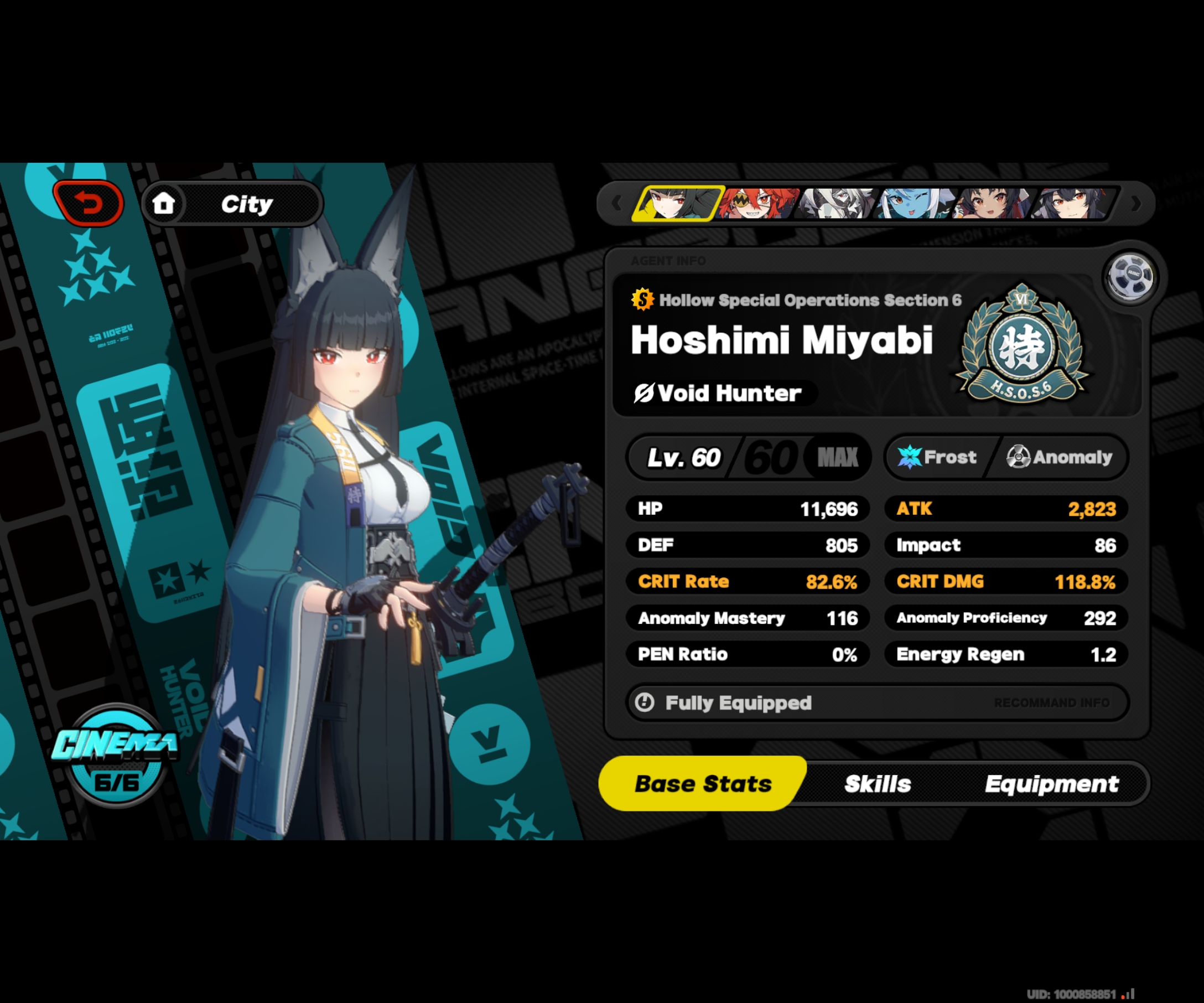The height and width of the screenshot is (1003, 1204).
Task: Click the Cinema 6/6 emblem
Action: [116, 756]
